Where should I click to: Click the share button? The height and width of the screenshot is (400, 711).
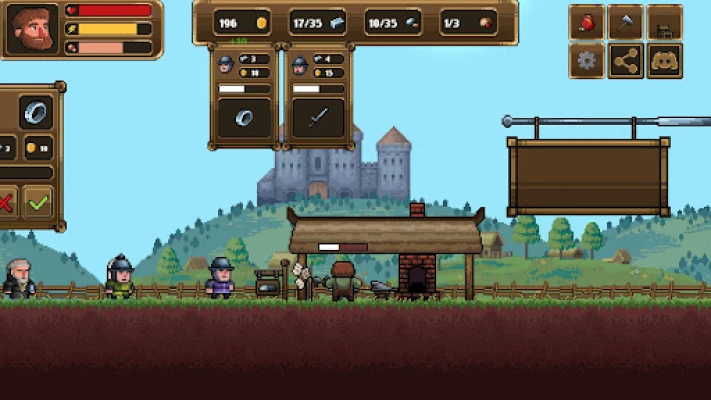pyautogui.click(x=626, y=61)
